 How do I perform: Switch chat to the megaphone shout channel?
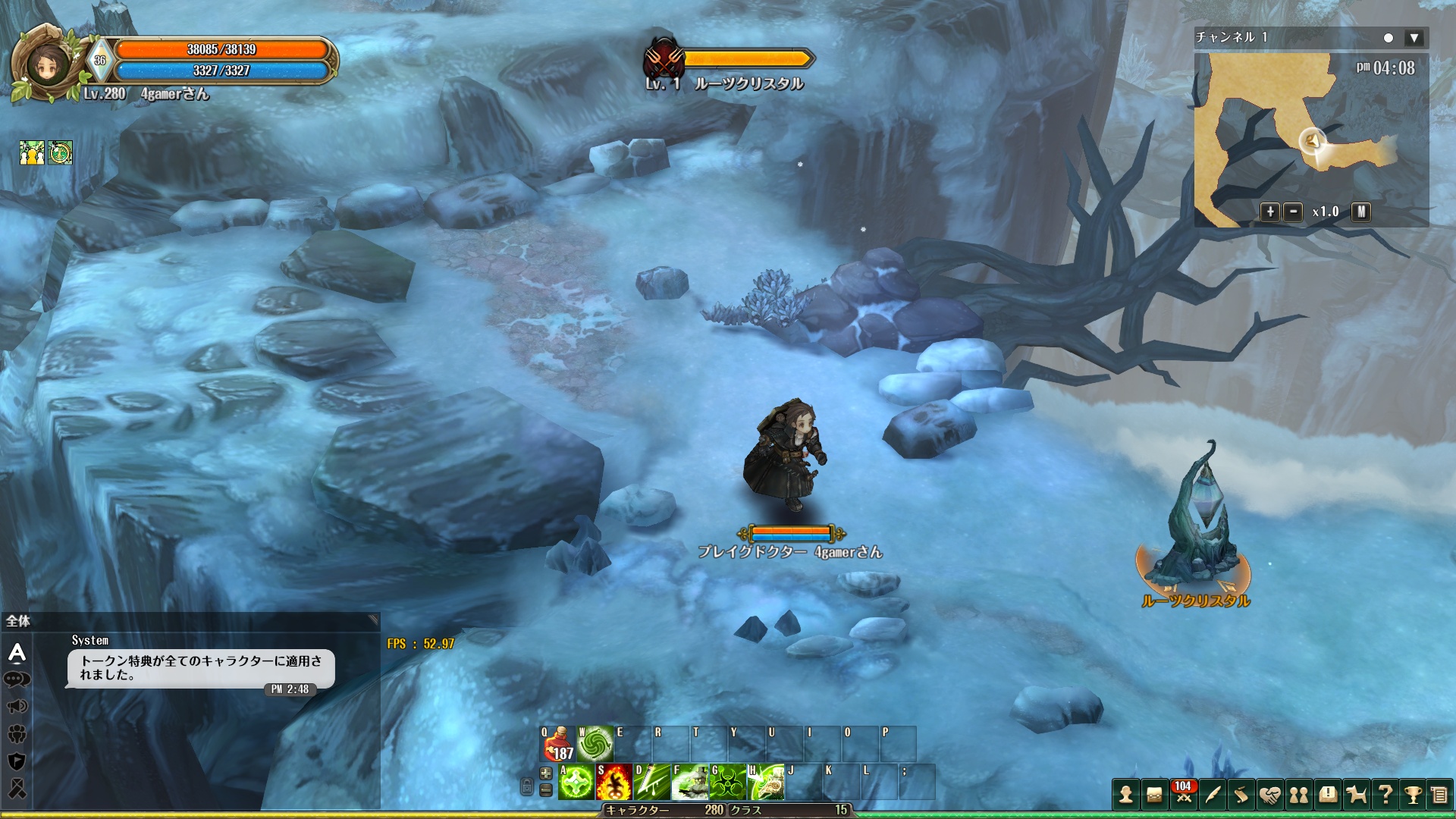coord(17,707)
